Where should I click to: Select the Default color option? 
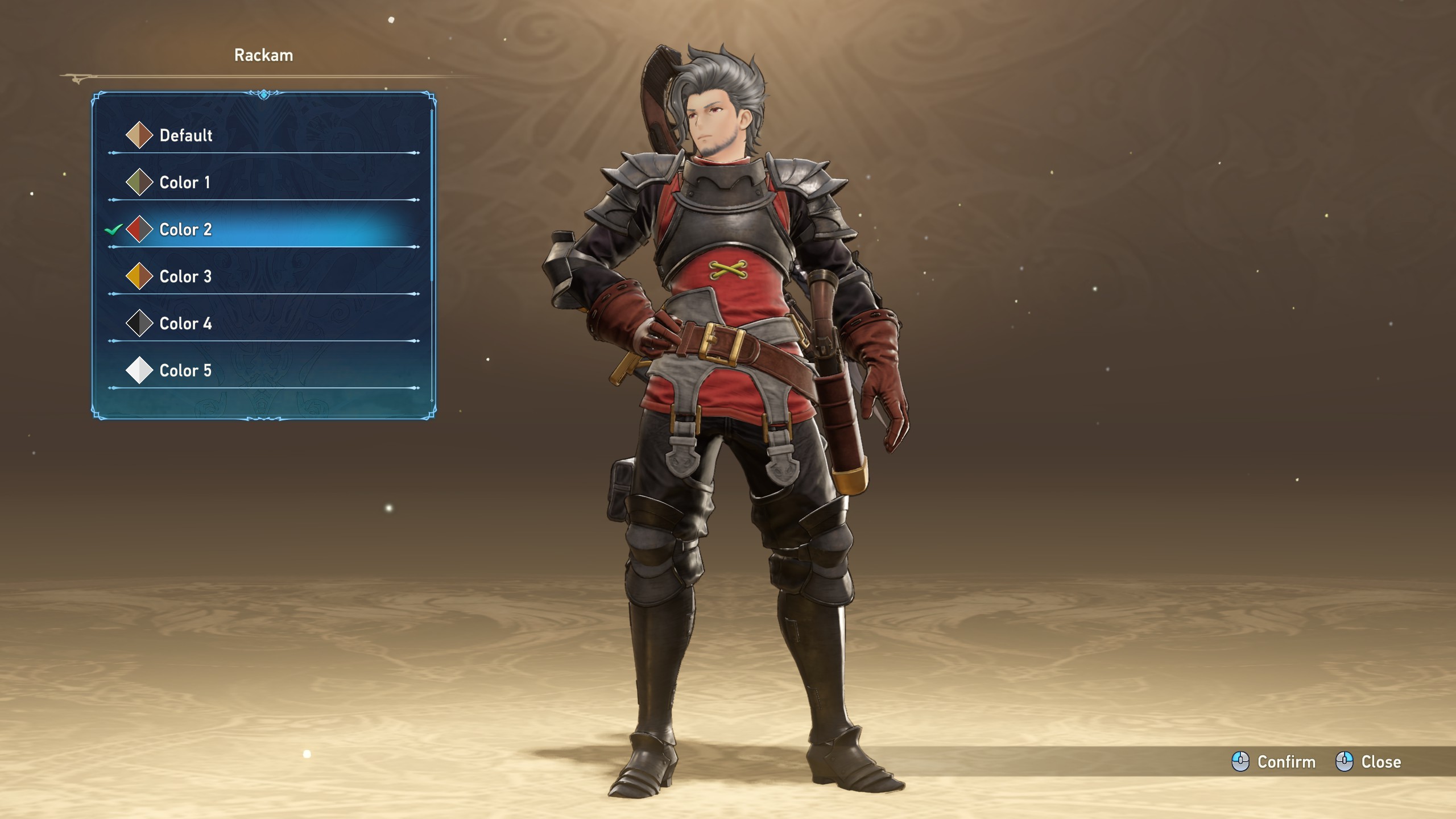coord(185,135)
